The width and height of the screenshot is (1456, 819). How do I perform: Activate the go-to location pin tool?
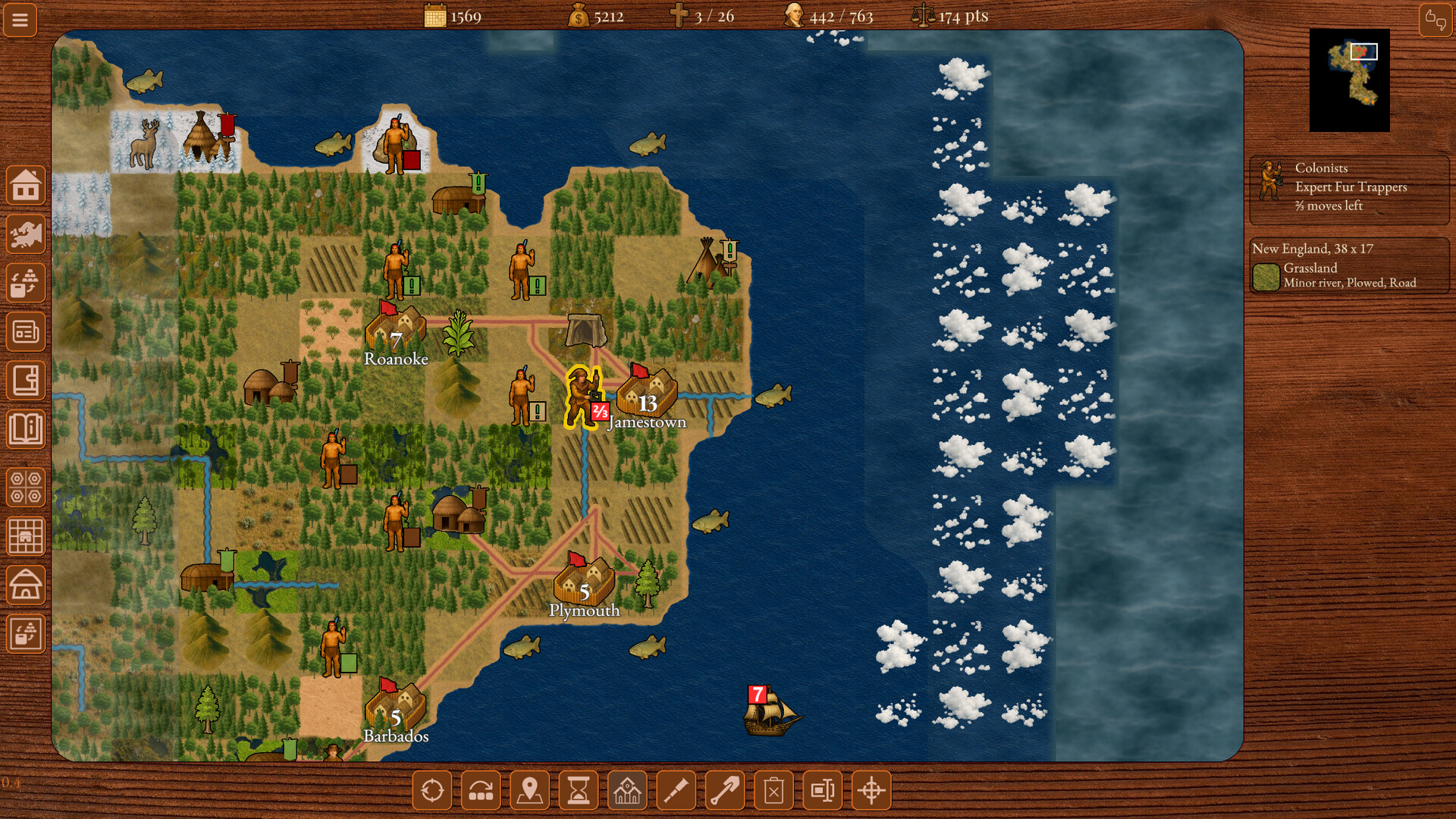click(530, 790)
